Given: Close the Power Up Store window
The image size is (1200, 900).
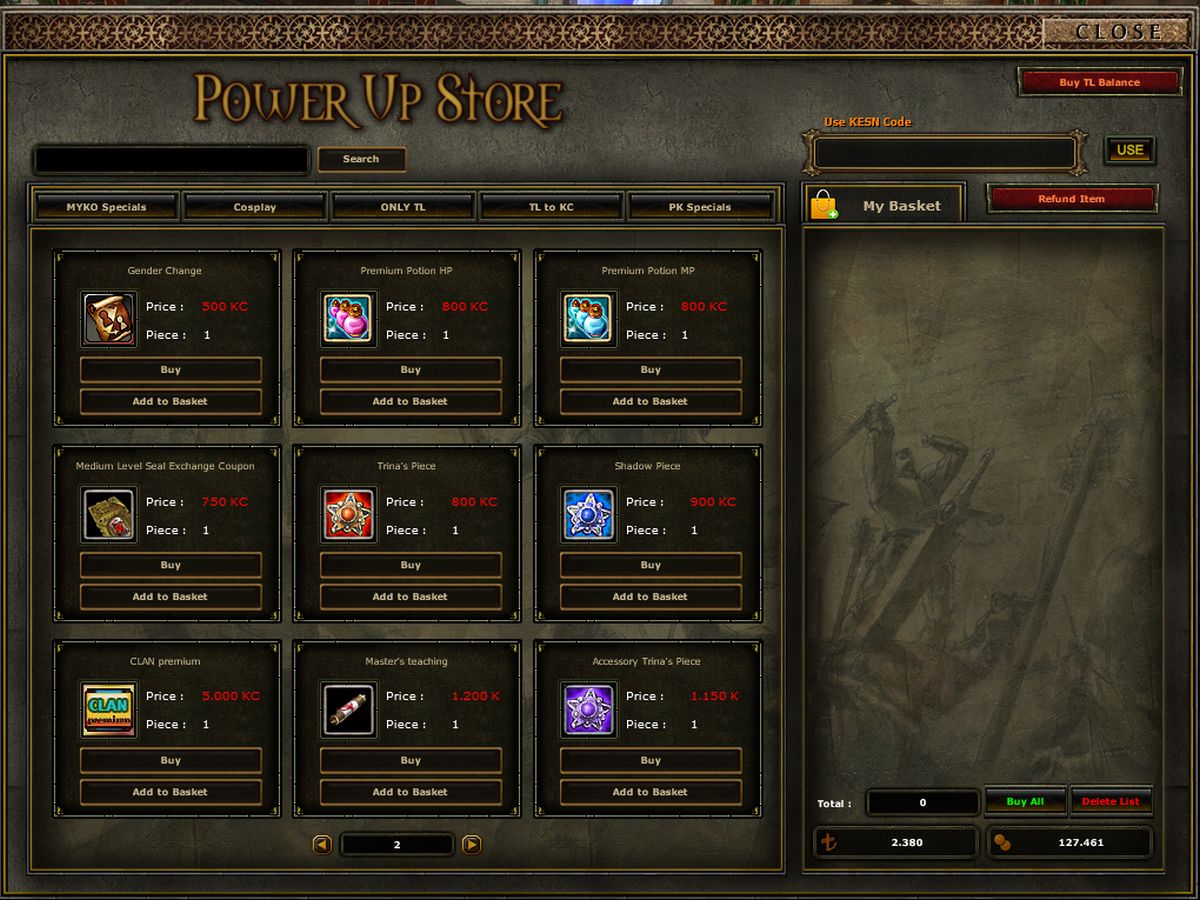Looking at the screenshot, I should [x=1118, y=32].
